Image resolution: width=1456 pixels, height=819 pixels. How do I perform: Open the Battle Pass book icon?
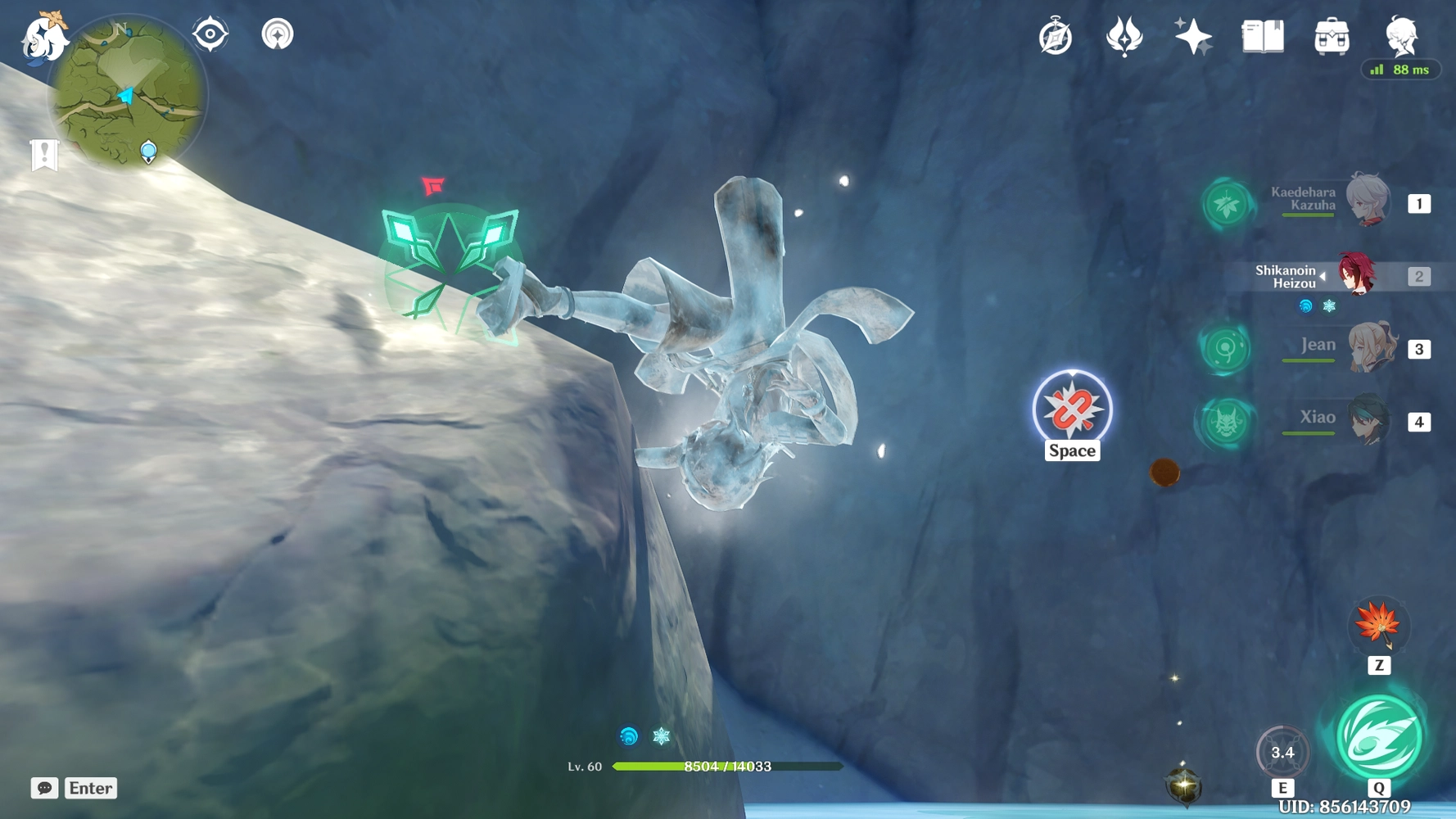[x=1263, y=37]
